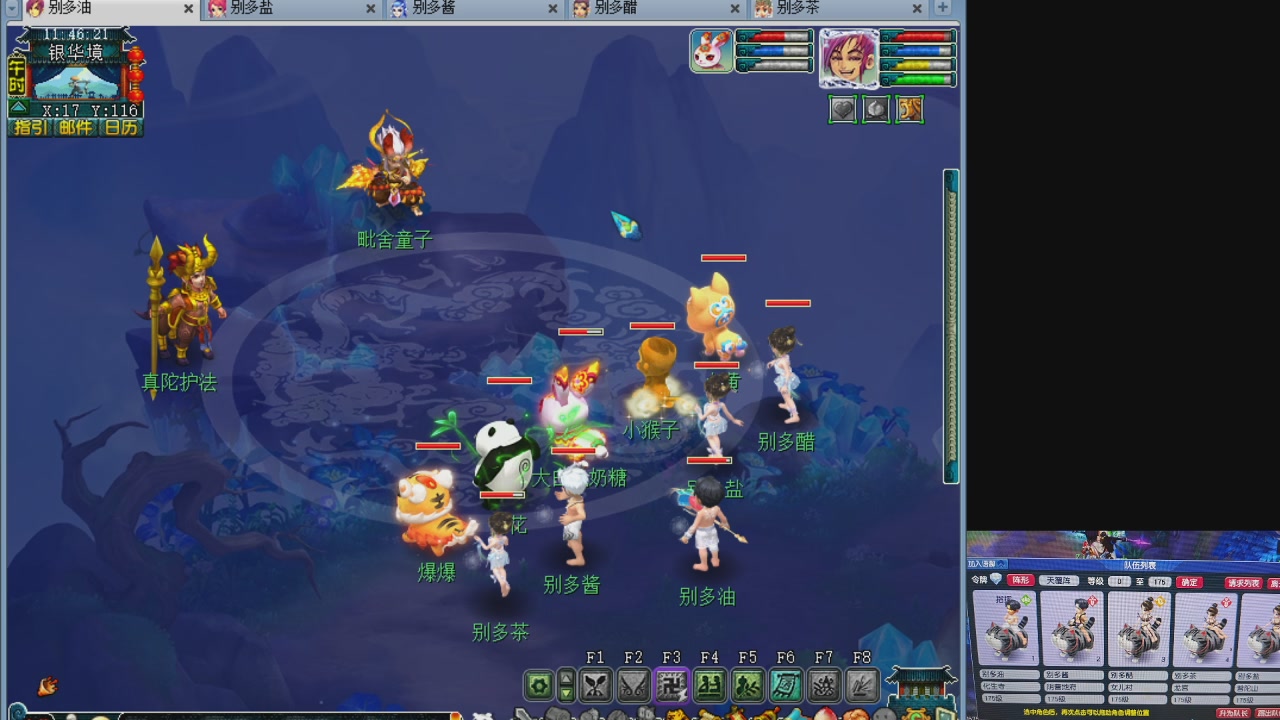
Task: Click the F6 scroll skill icon
Action: [x=786, y=686]
